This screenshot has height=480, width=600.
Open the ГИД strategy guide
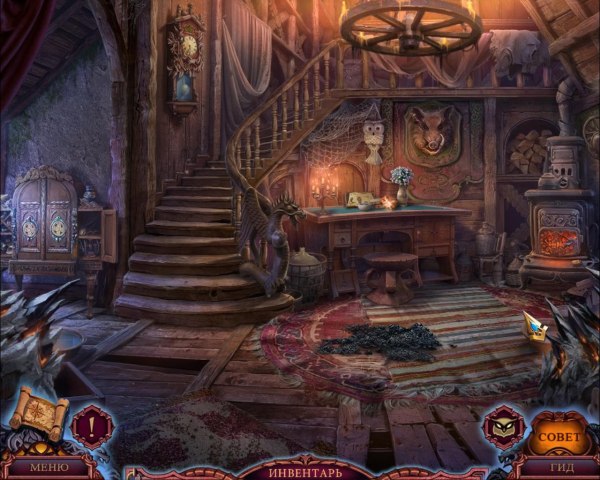[x=560, y=467]
